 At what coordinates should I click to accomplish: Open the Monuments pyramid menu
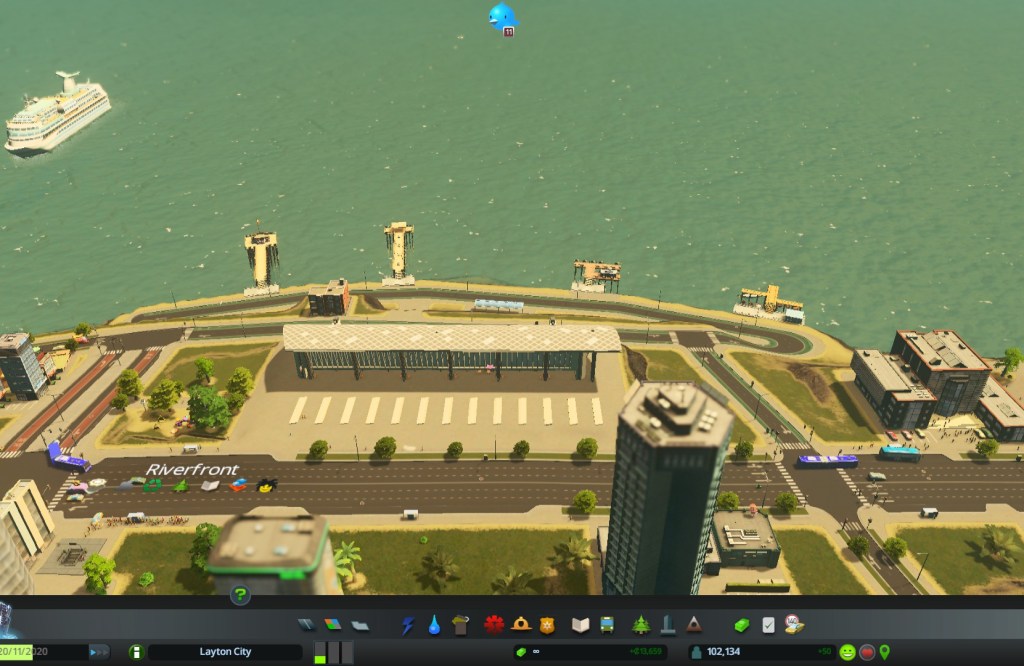(x=693, y=625)
